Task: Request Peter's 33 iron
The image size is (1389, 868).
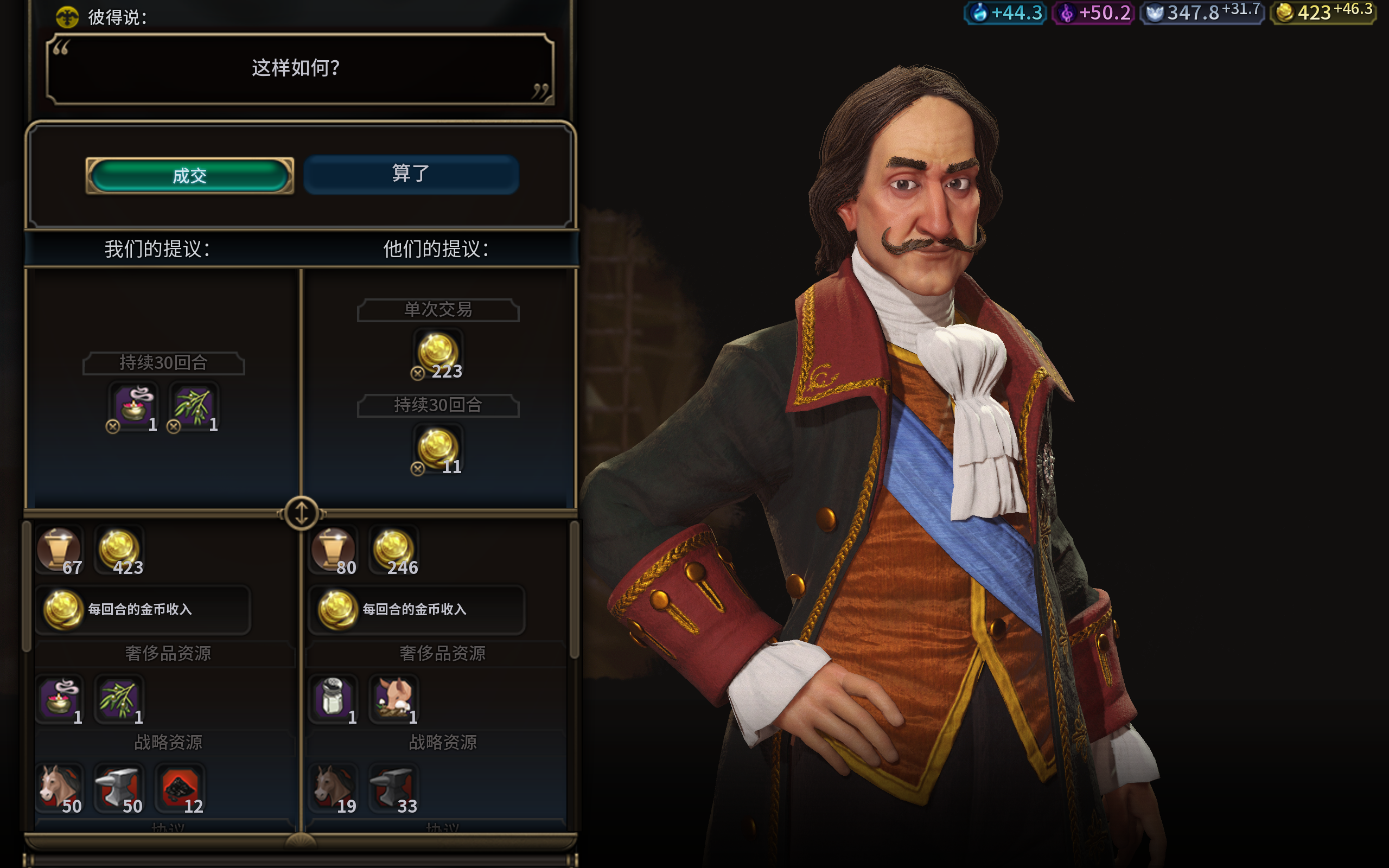Action: 394,789
